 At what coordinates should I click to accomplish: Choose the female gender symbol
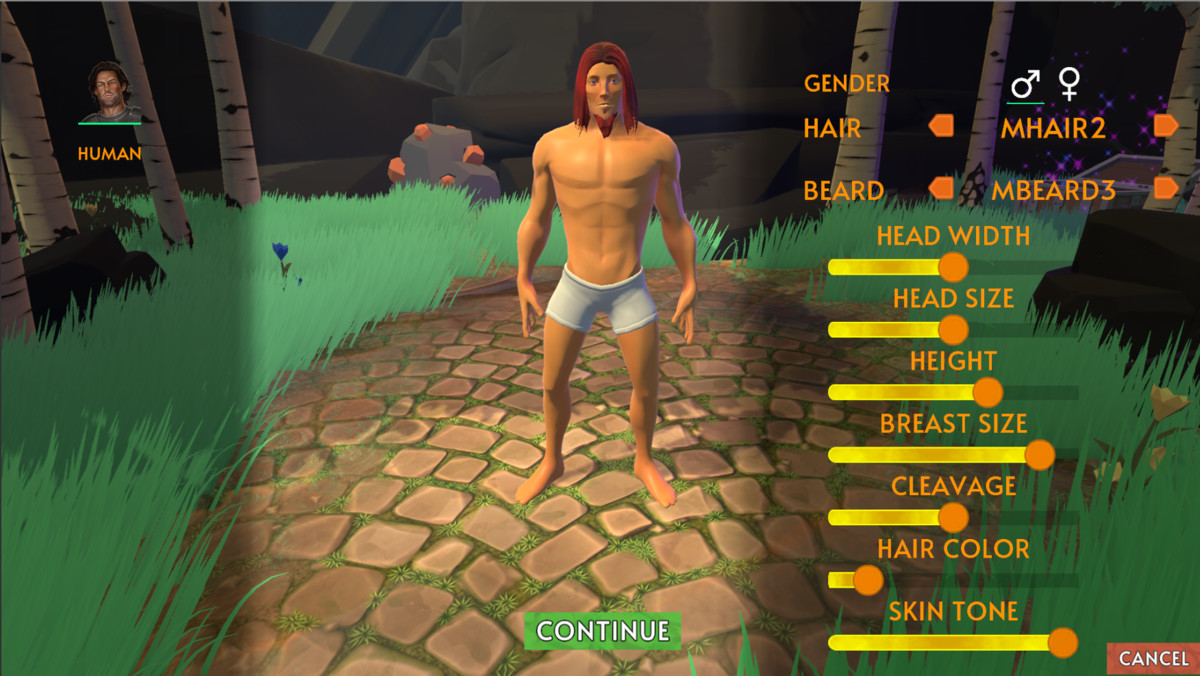point(1070,85)
